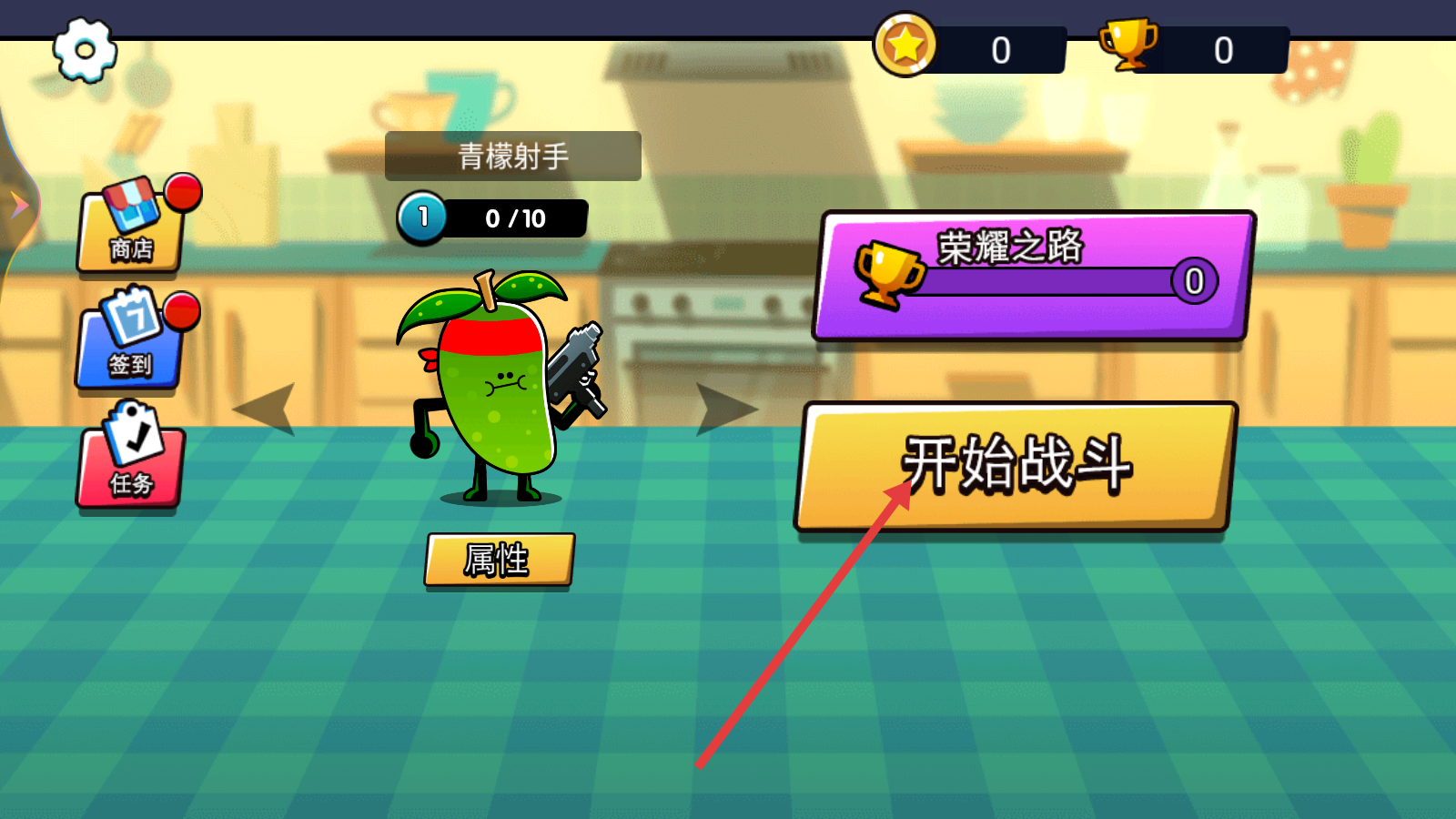View character 属性 attributes
The height and width of the screenshot is (819, 1456).
click(499, 560)
